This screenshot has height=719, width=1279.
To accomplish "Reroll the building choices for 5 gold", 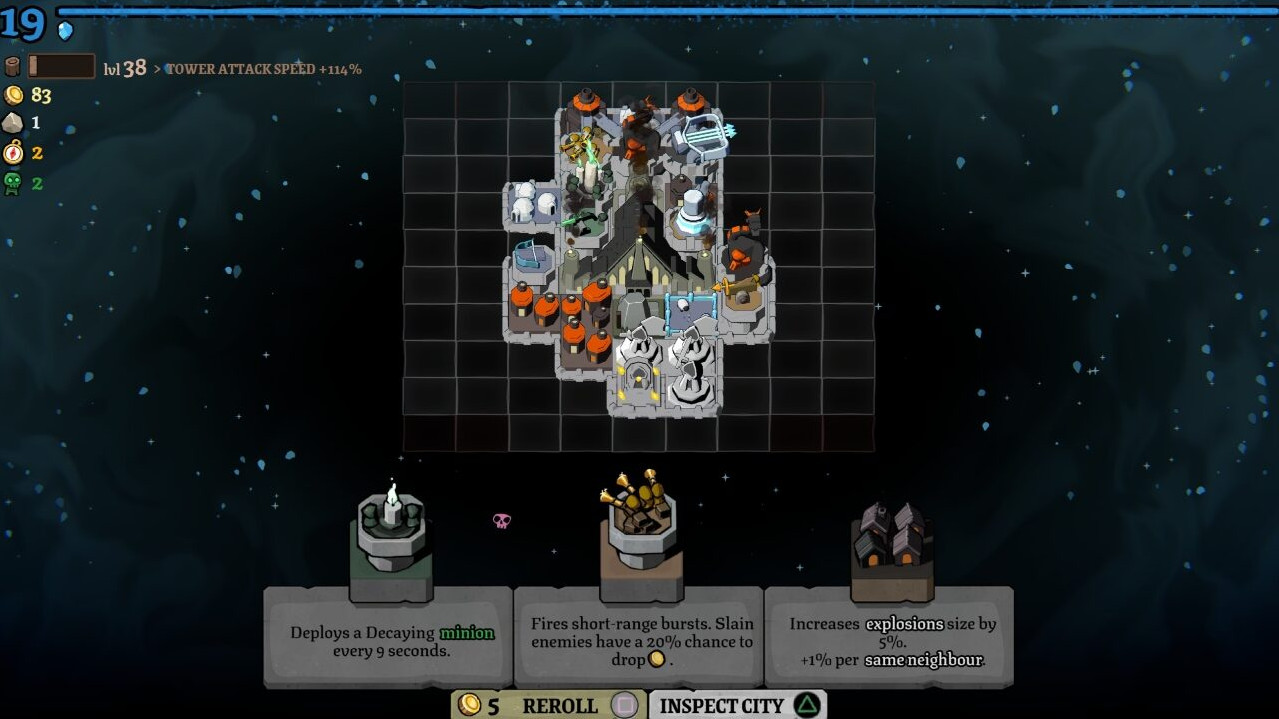I will pos(549,705).
